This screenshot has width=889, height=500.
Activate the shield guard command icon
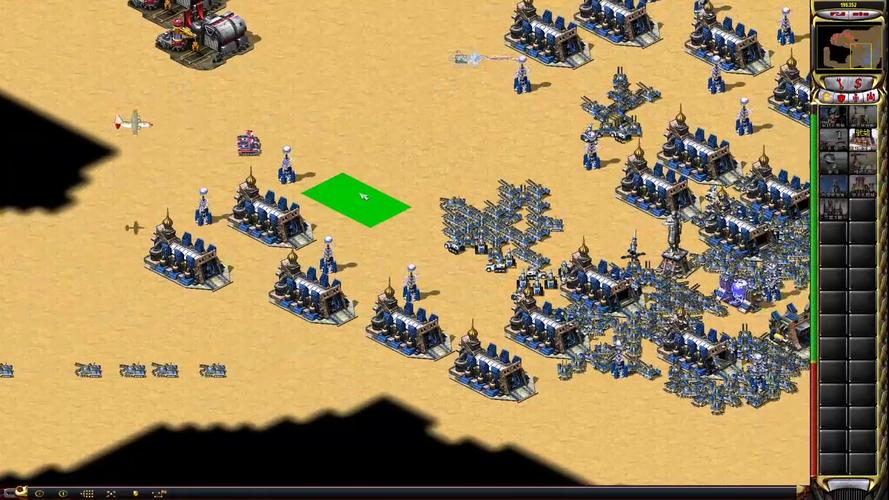(x=133, y=494)
